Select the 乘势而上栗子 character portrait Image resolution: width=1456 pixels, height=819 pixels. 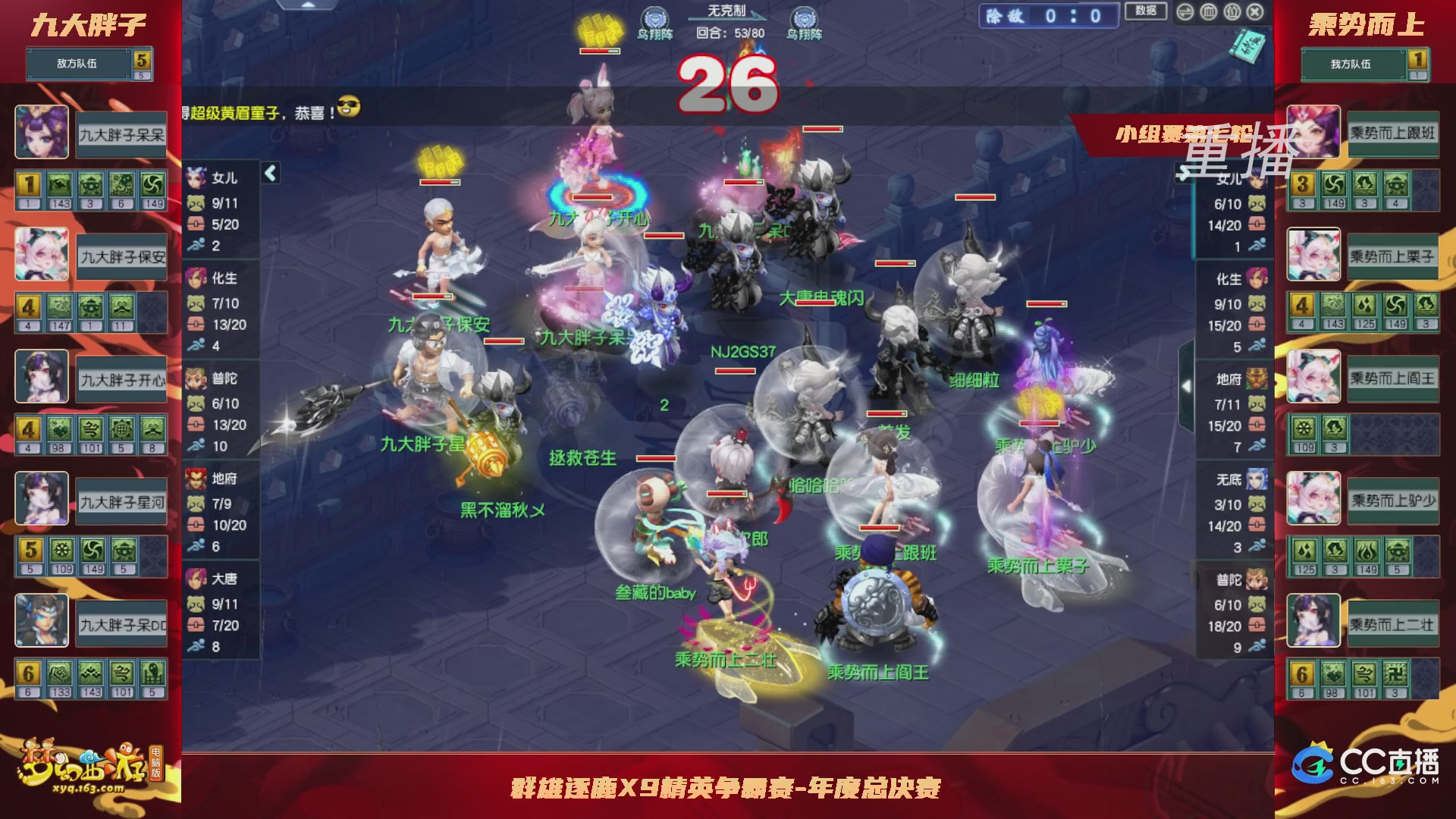[1313, 254]
